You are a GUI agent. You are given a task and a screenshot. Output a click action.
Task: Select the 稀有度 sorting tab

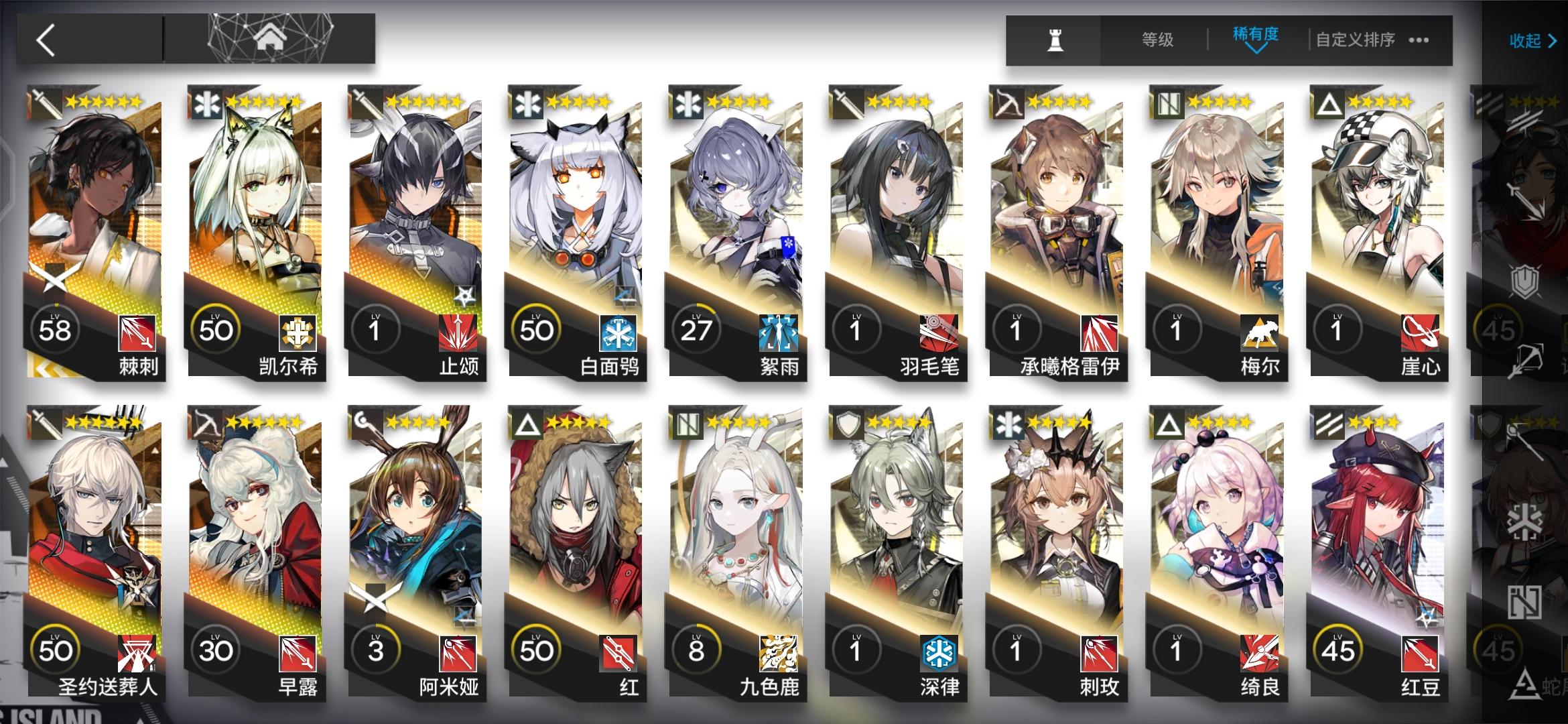(1255, 38)
